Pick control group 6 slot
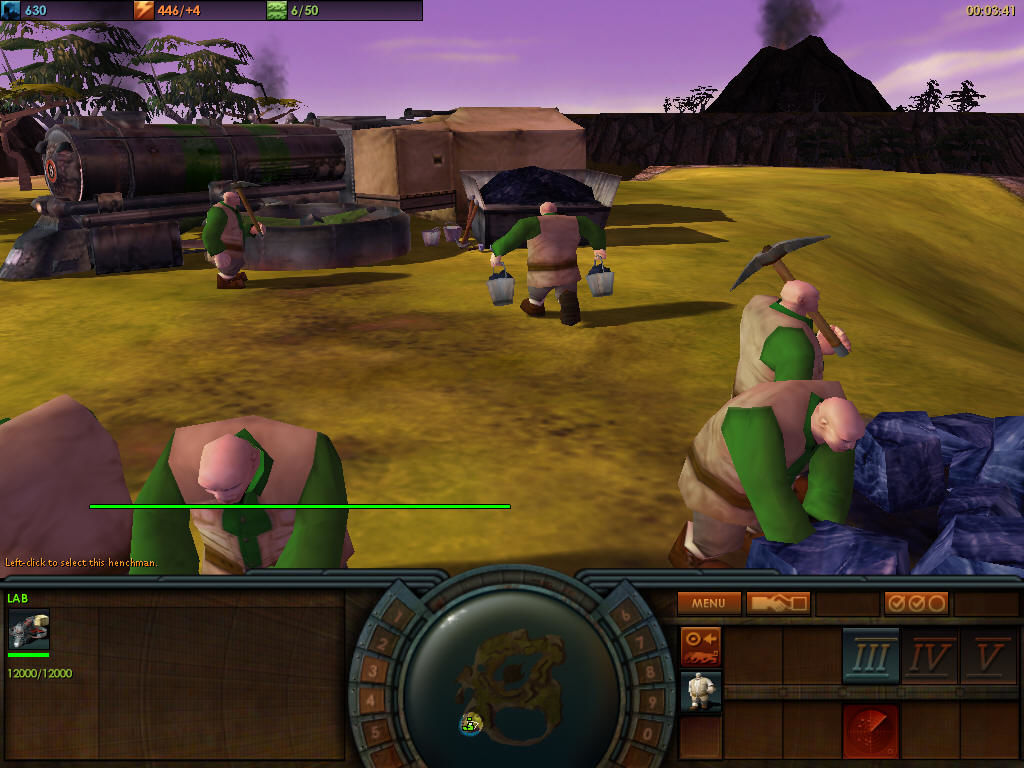 pos(626,616)
